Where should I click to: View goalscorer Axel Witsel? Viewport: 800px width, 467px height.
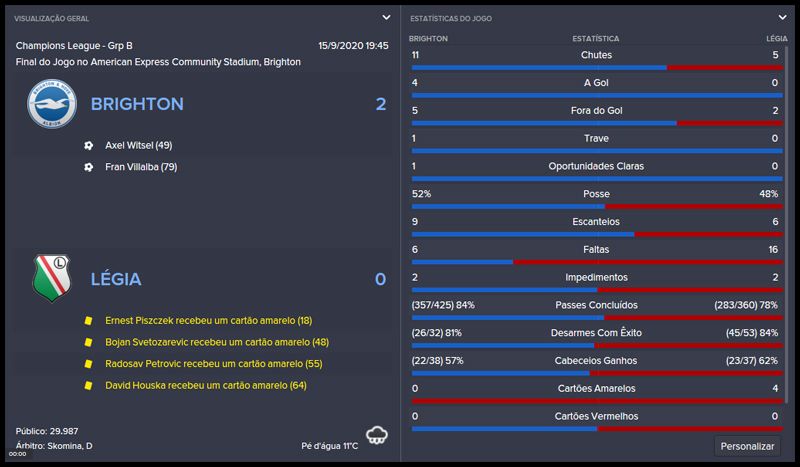(x=138, y=145)
